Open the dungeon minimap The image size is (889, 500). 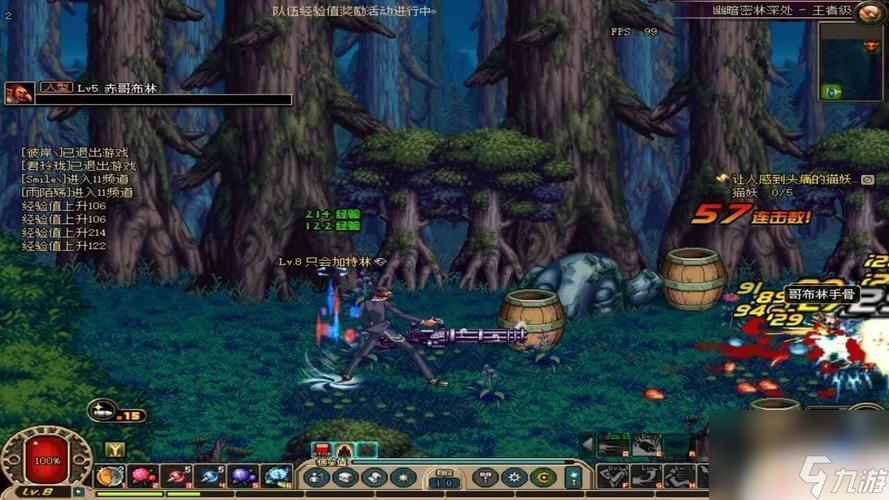(x=852, y=61)
